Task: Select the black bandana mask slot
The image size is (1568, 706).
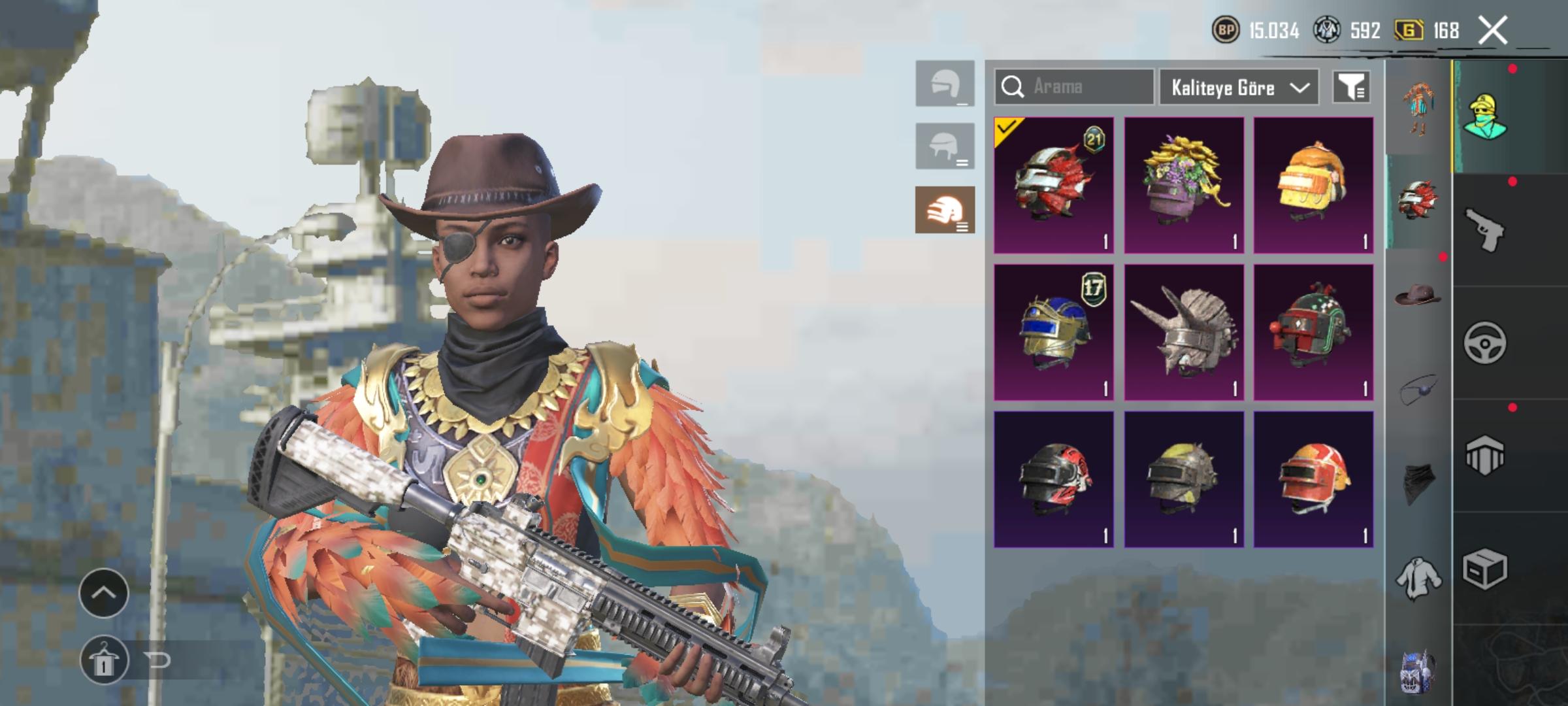Action: (1417, 484)
